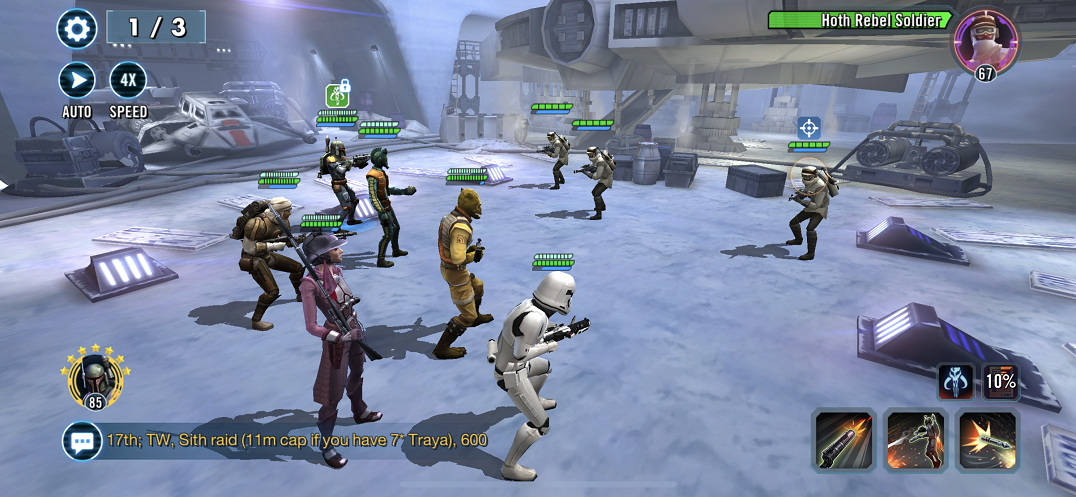1076x497 pixels.
Task: Open the settings gear menu
Action: [x=77, y=27]
